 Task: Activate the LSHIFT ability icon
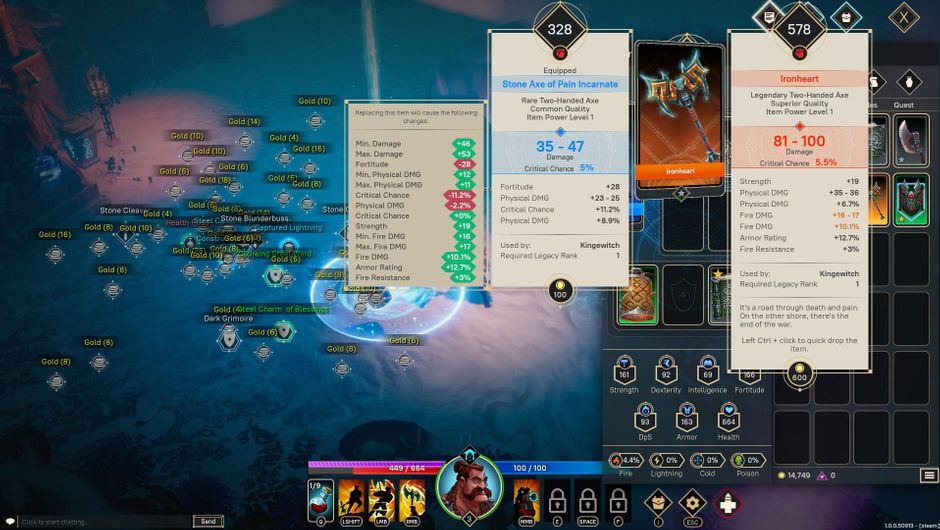pyautogui.click(x=351, y=496)
